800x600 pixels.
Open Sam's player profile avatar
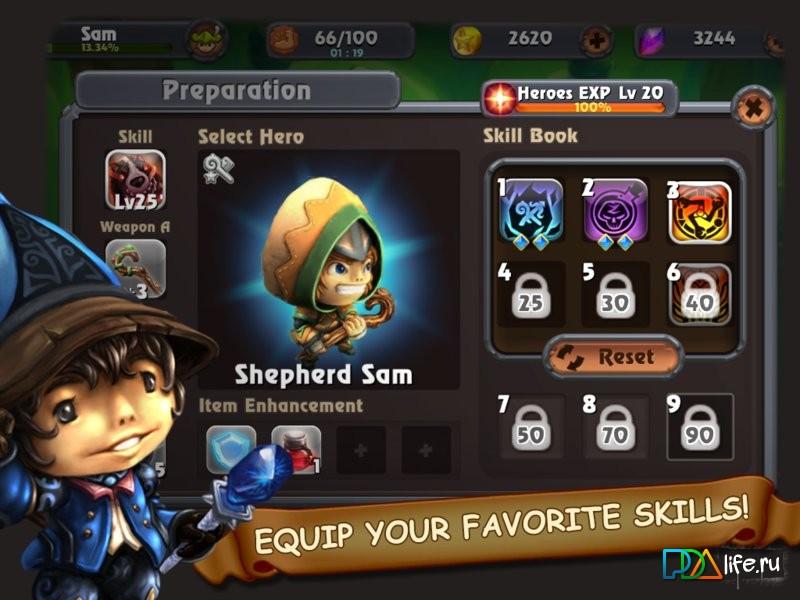click(x=207, y=40)
